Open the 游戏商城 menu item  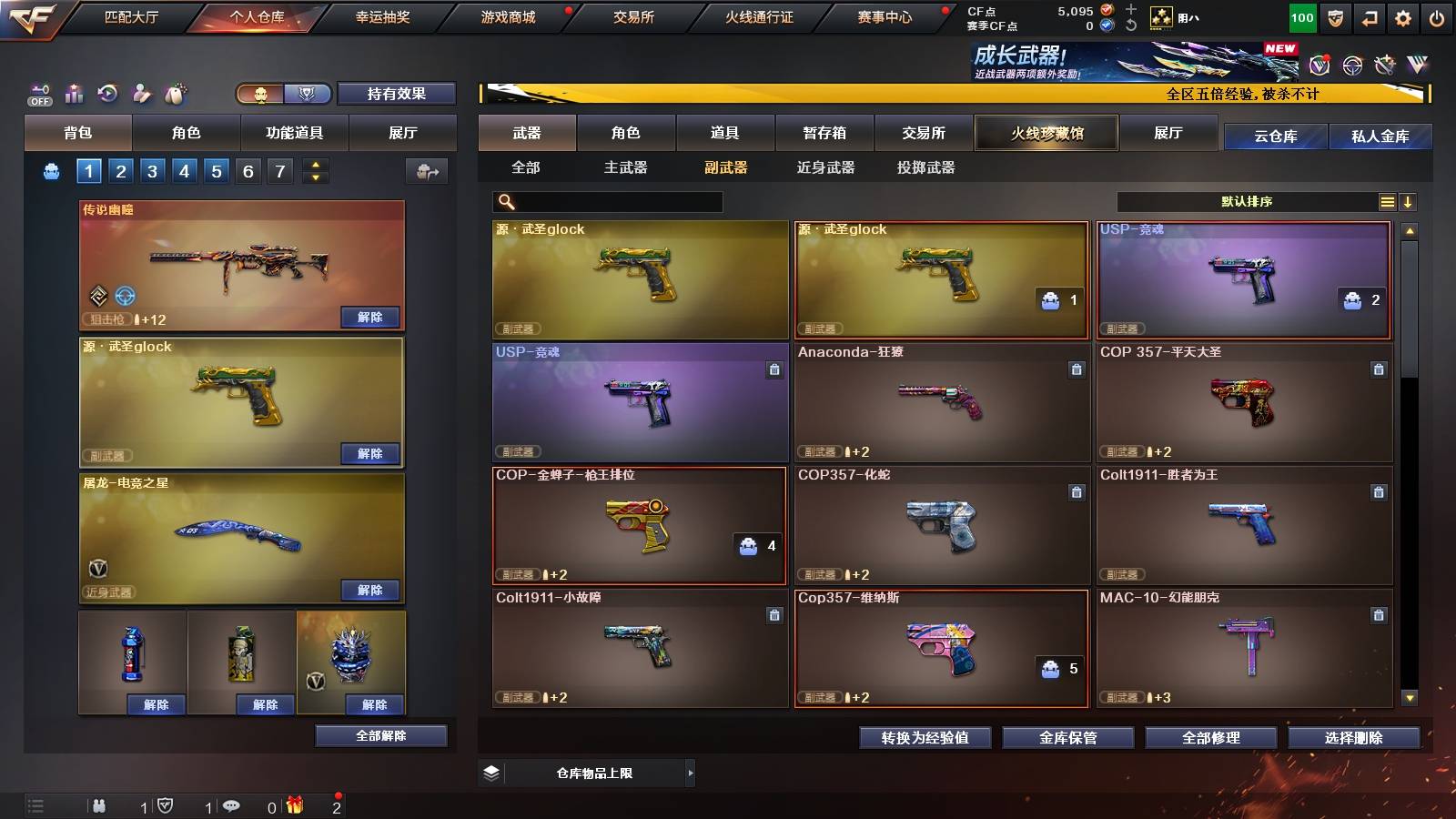click(506, 15)
